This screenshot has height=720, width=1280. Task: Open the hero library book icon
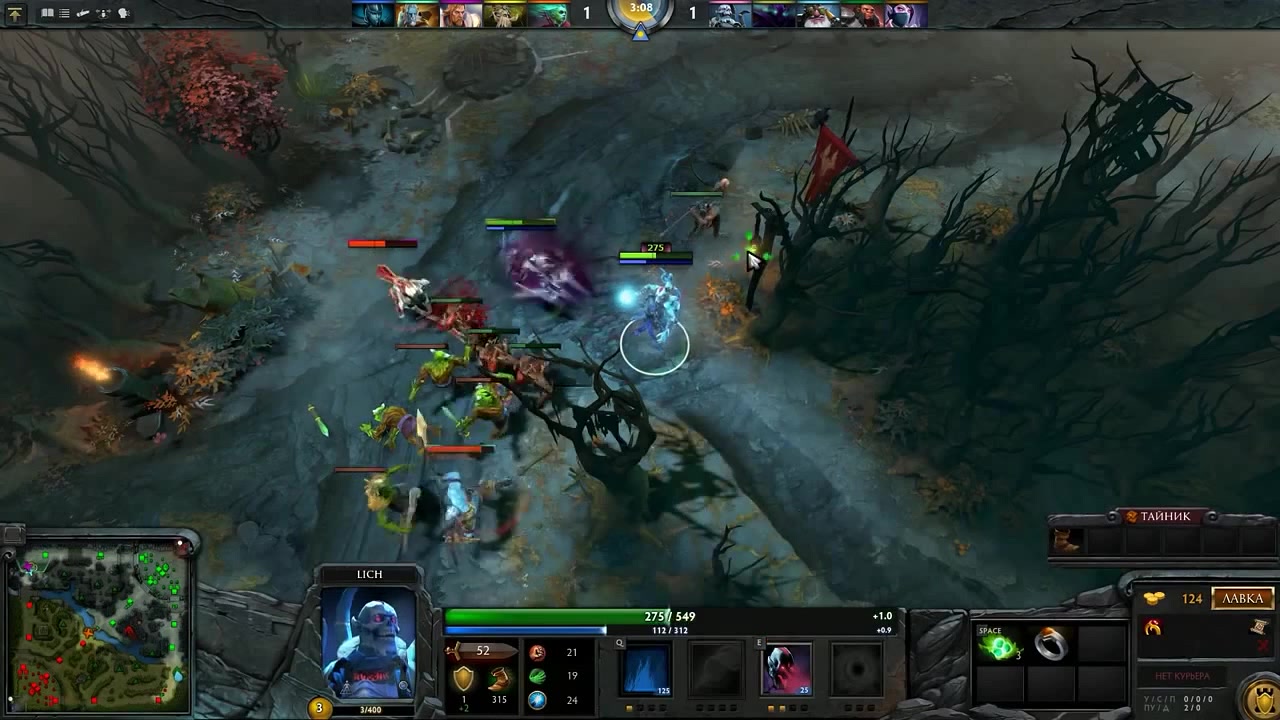coord(47,14)
